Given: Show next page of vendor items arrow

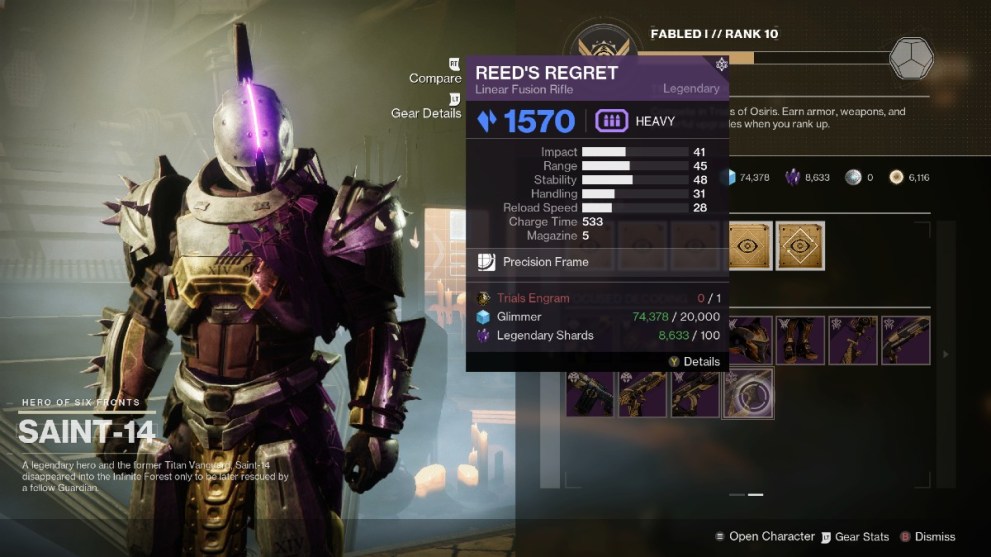Looking at the screenshot, I should click(x=947, y=354).
